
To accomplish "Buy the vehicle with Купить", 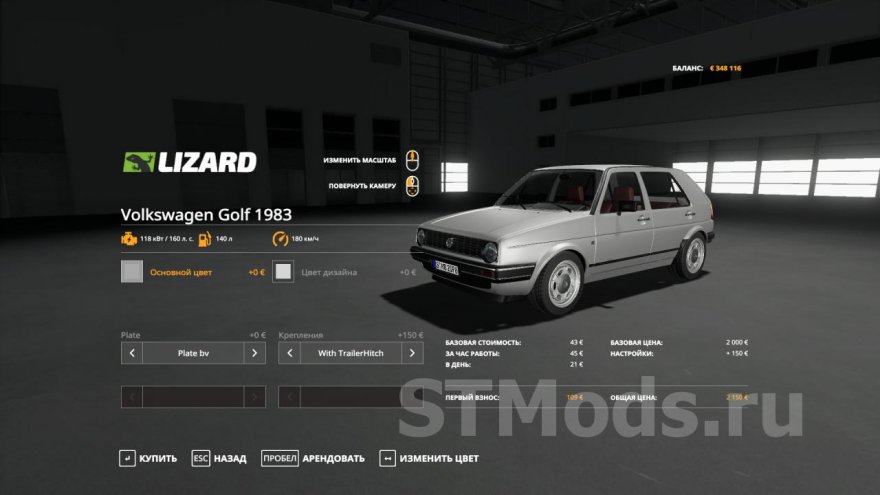I will coord(148,458).
